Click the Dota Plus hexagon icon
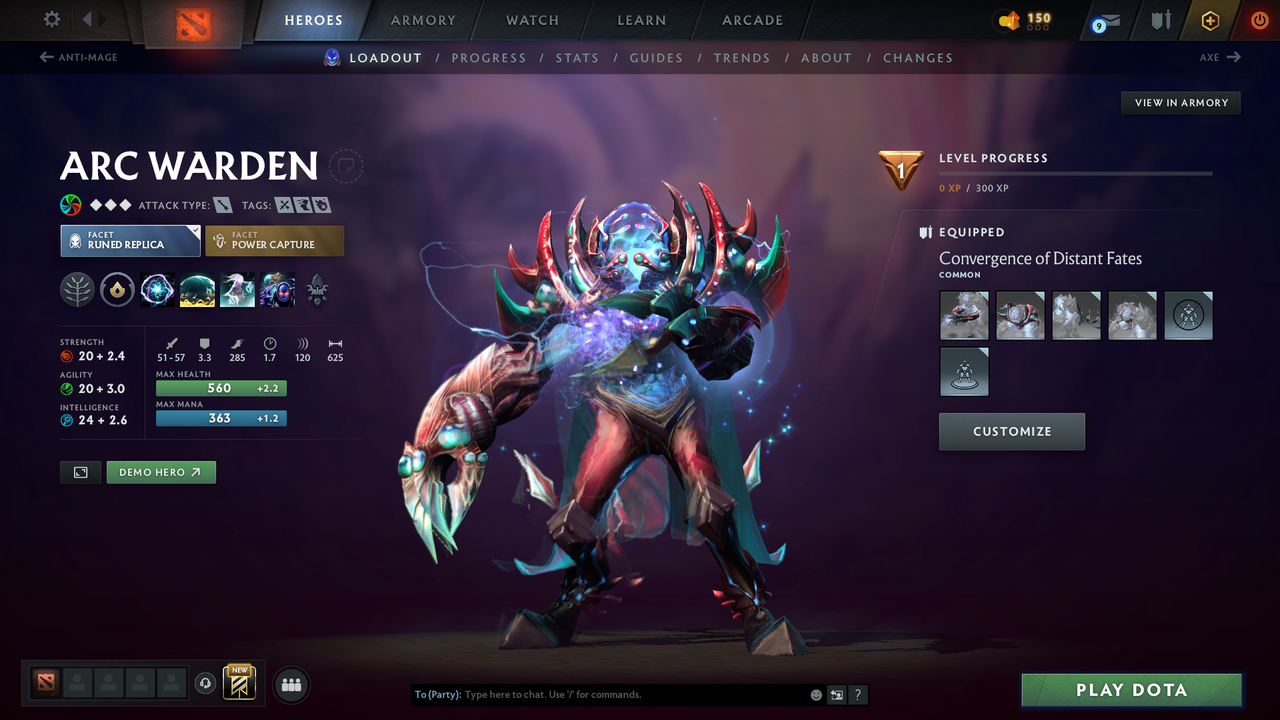 1210,20
